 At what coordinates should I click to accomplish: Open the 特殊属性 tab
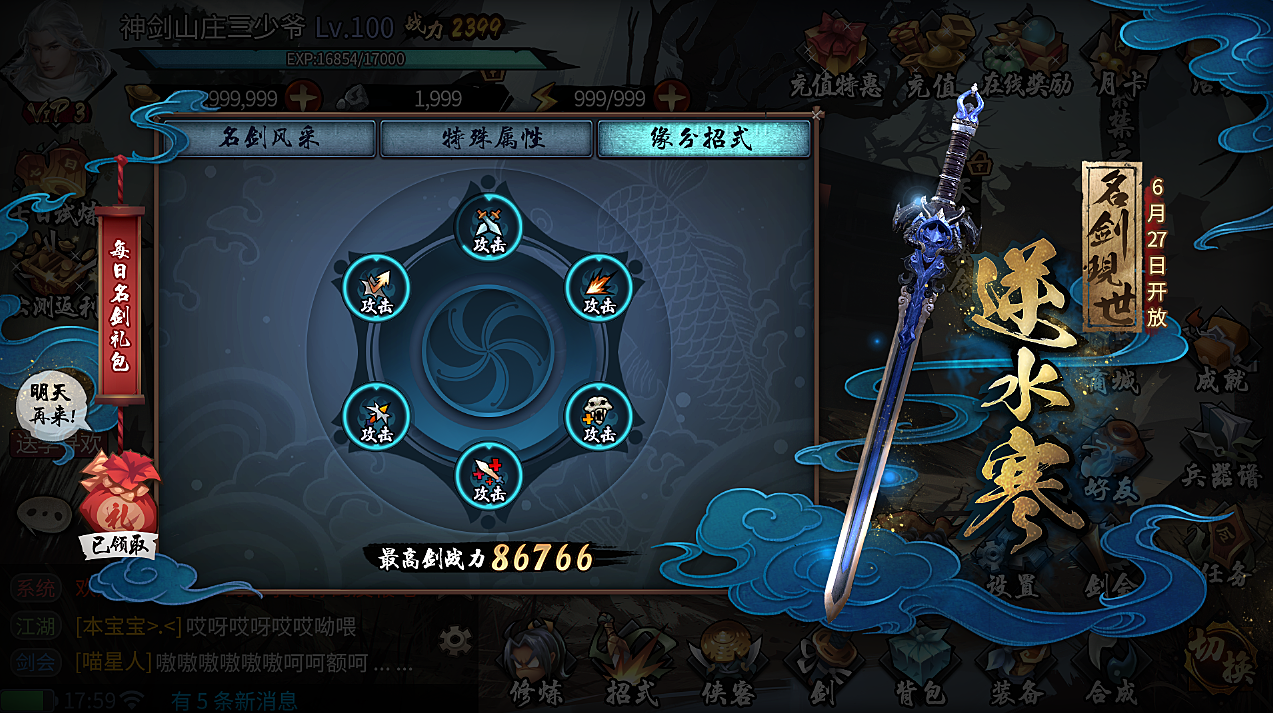486,138
